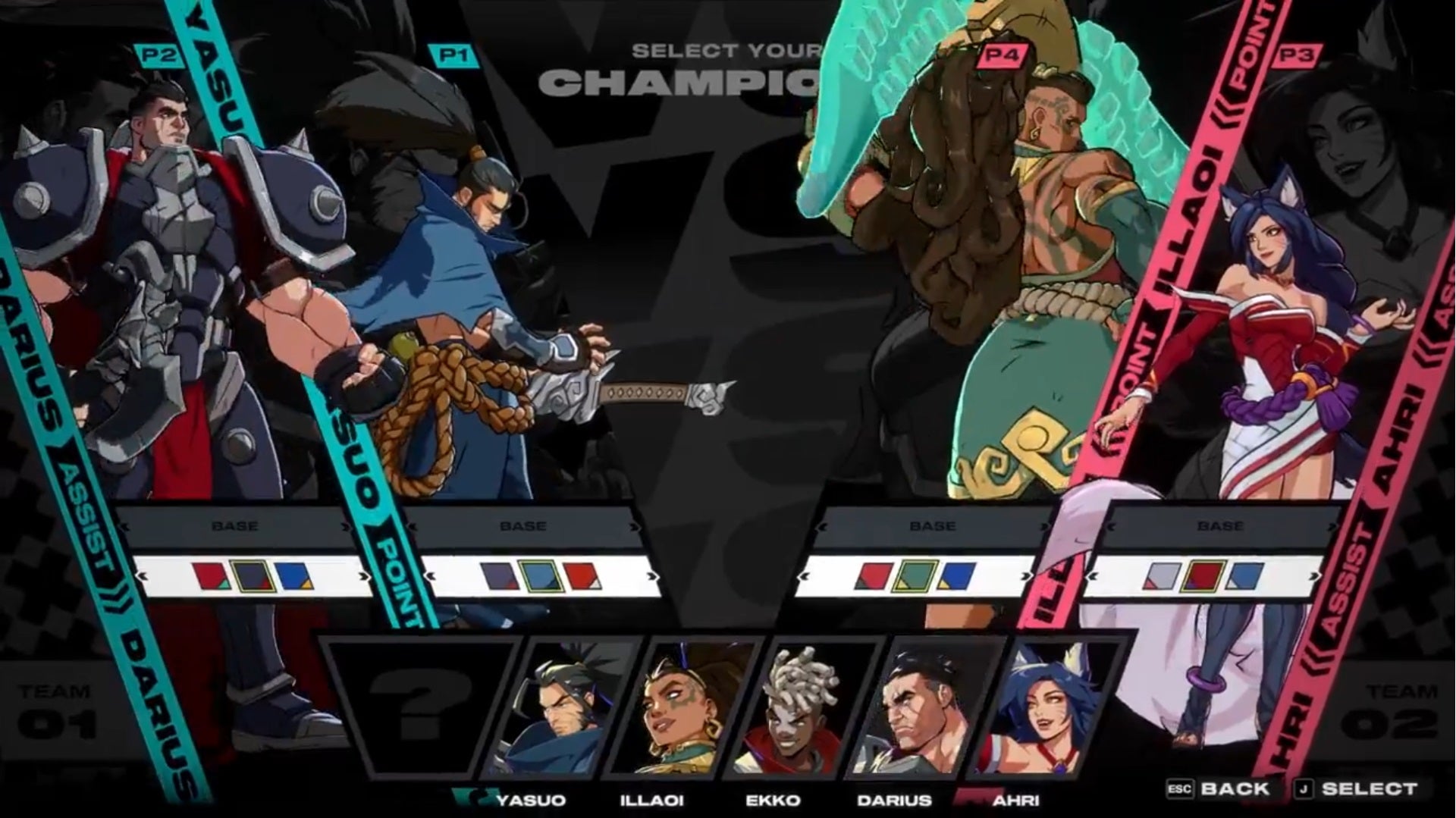
Task: Click the BASE skin selector under Ahri
Action: pos(1219,526)
